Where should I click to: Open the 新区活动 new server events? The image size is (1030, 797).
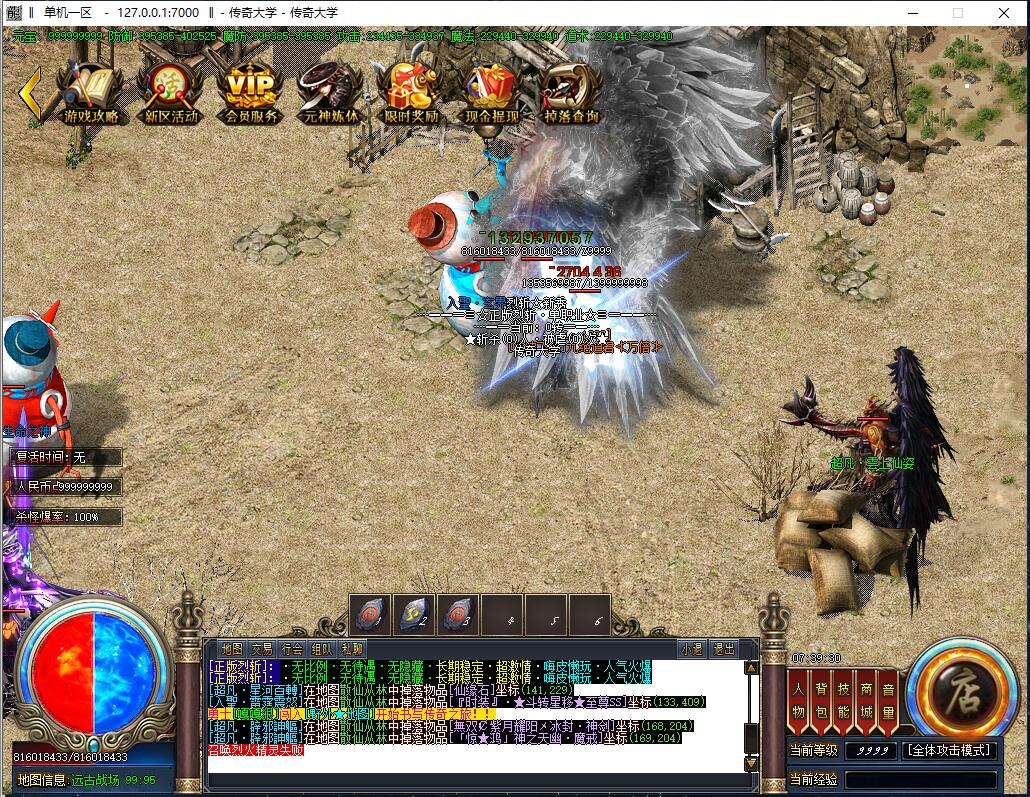click(171, 93)
